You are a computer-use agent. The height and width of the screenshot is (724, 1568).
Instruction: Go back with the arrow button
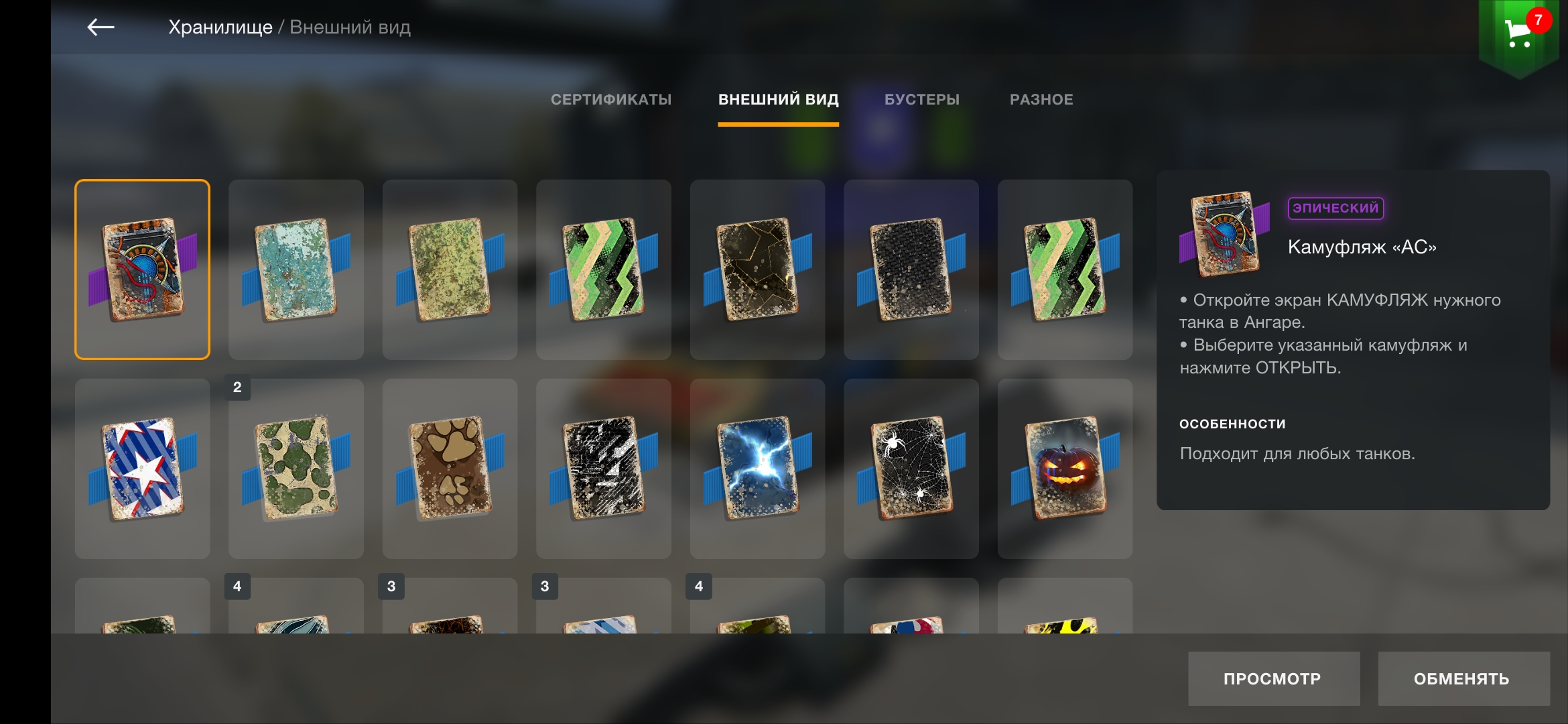pyautogui.click(x=101, y=27)
